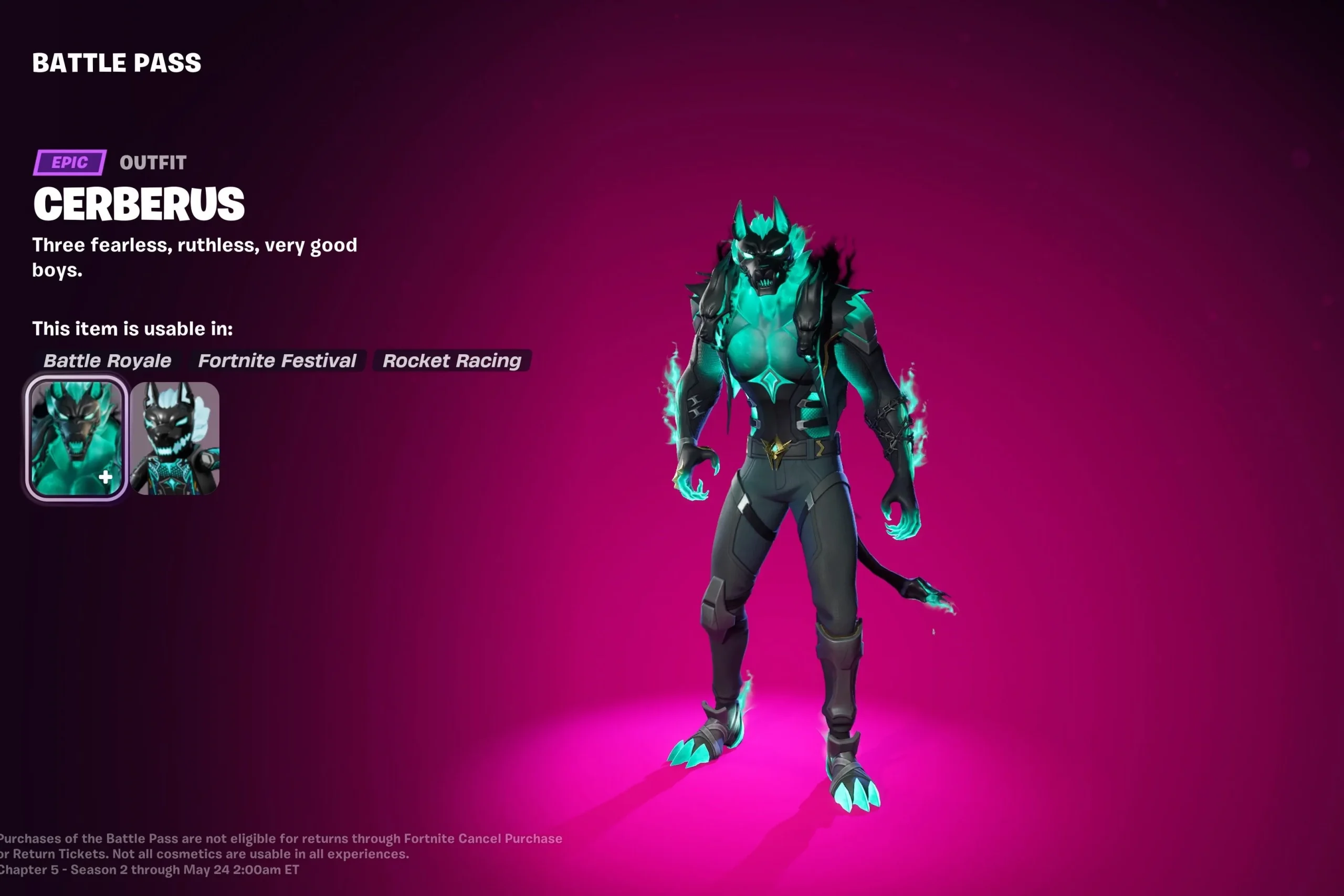Open the BATTLE PASS header

coord(116,63)
